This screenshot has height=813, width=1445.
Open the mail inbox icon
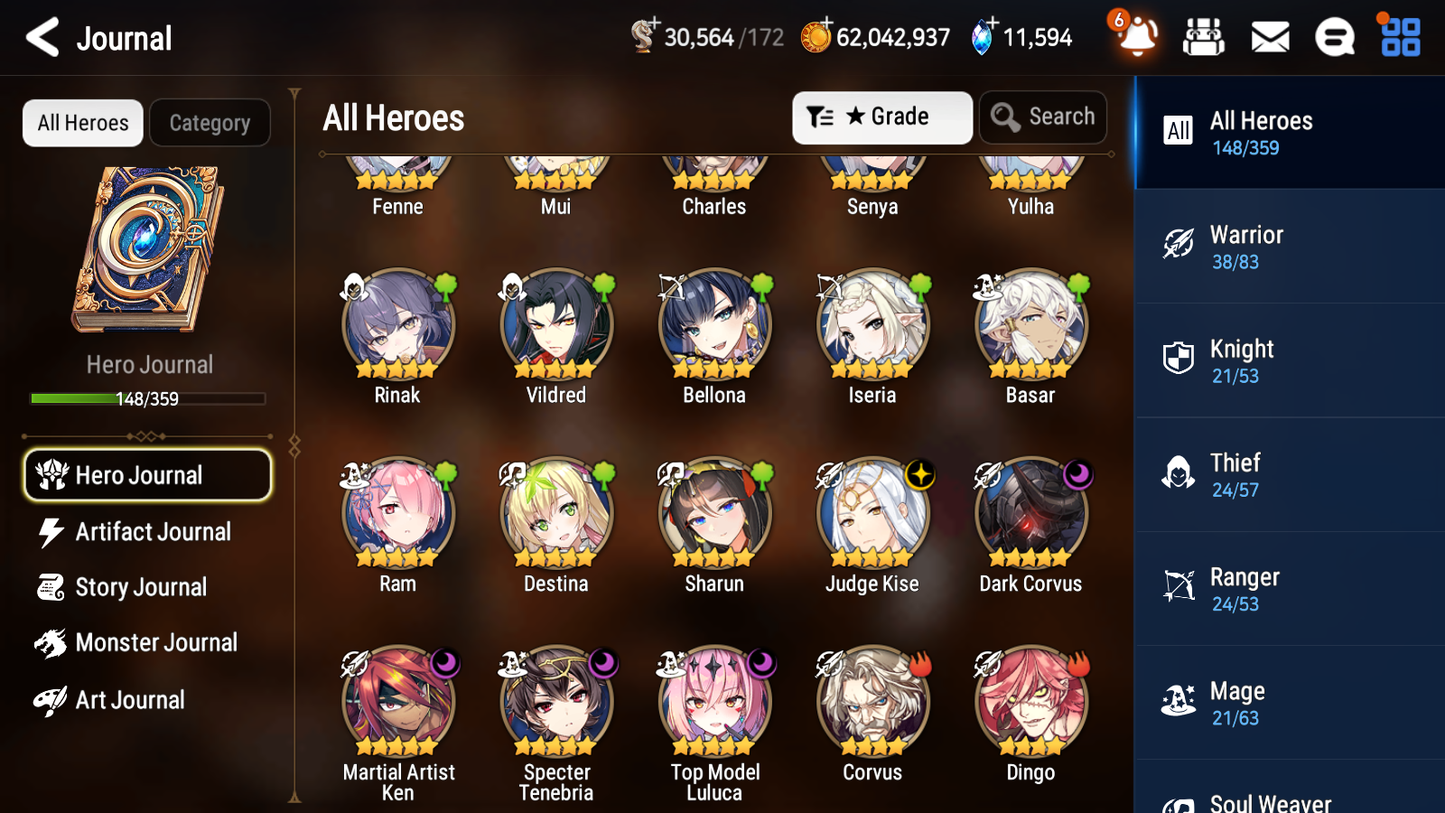click(1270, 36)
